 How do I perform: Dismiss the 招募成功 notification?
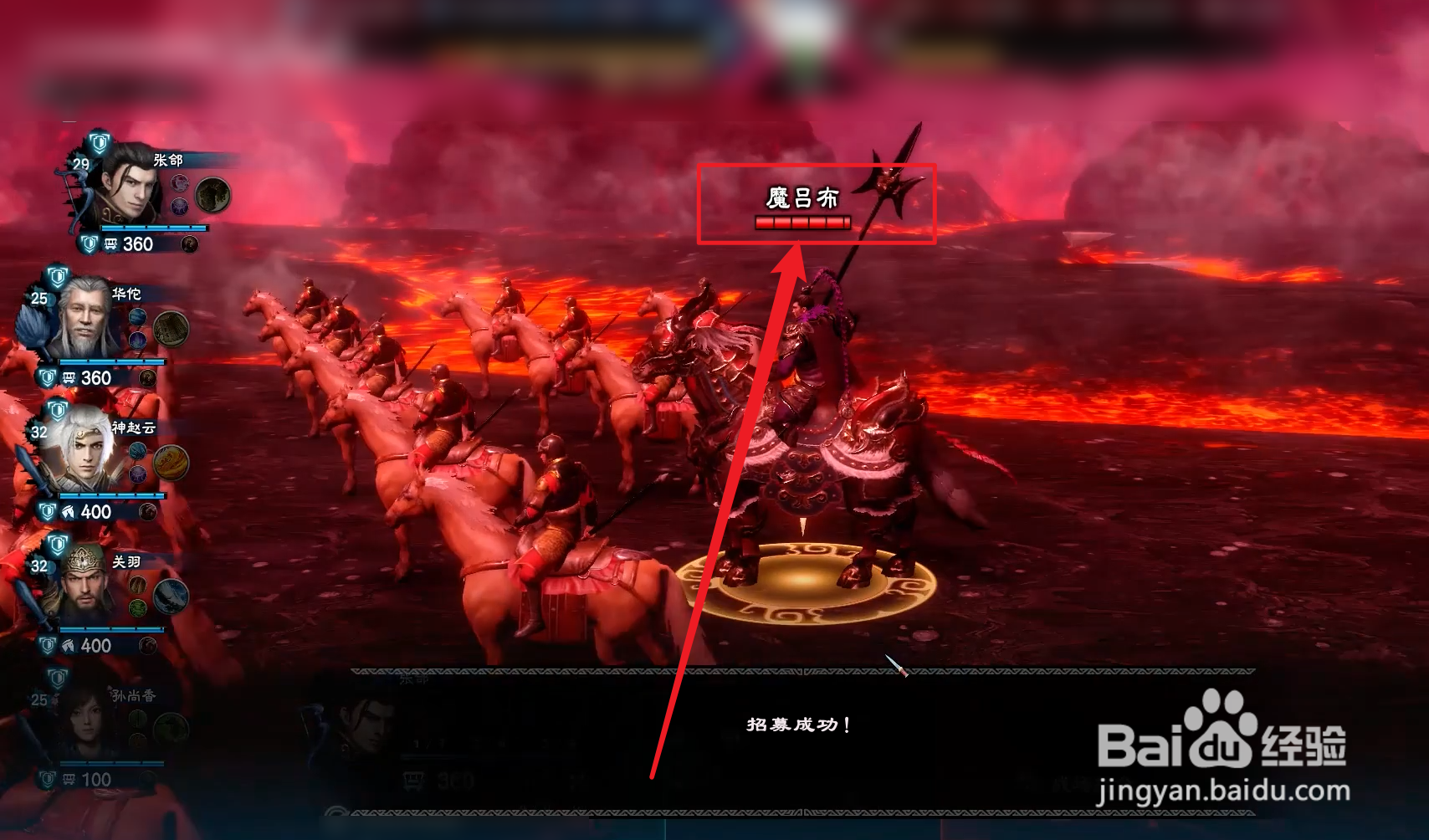tap(799, 725)
